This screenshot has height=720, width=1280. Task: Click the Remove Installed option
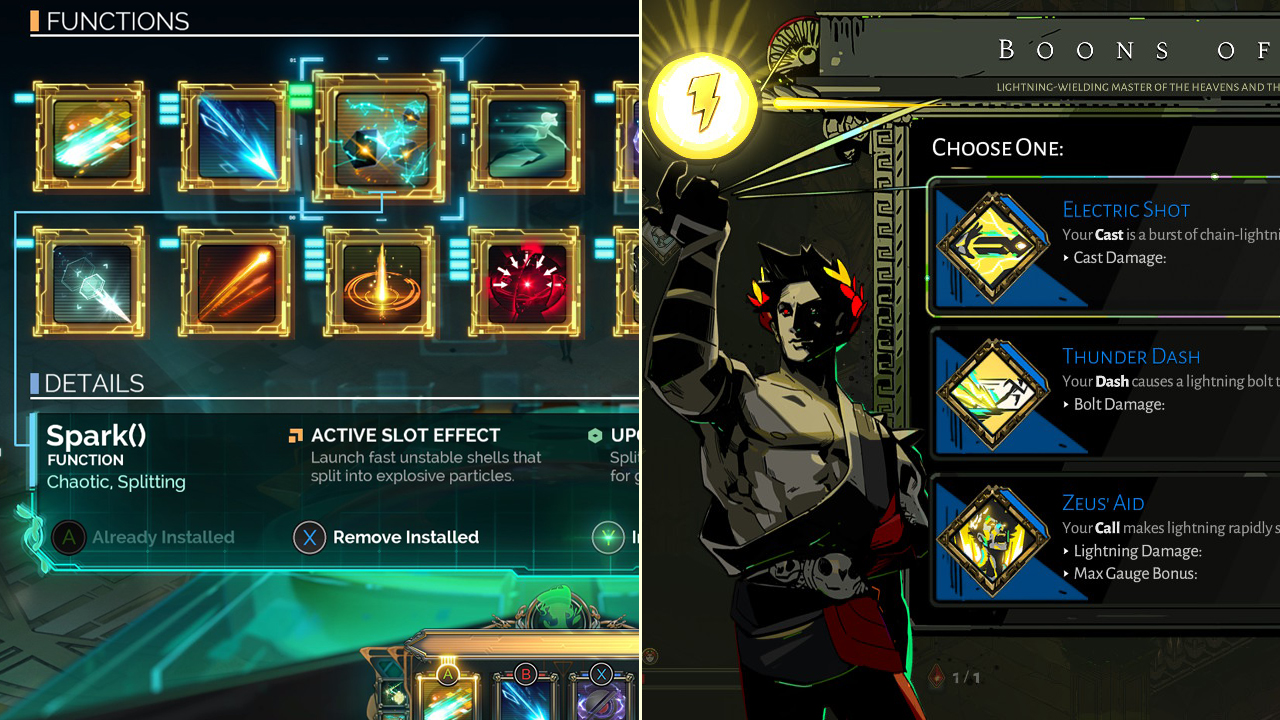[x=387, y=538]
